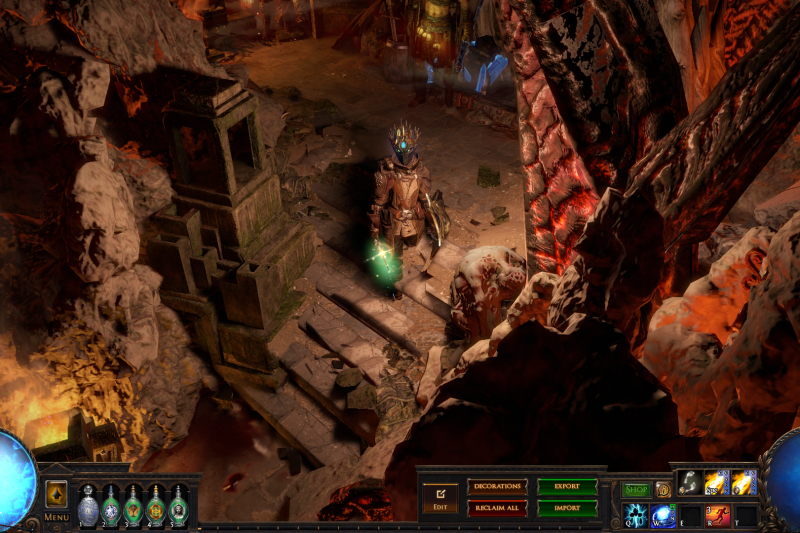The width and height of the screenshot is (800, 533).
Task: Click the round gold icon beside Shop
Action: coord(663,490)
